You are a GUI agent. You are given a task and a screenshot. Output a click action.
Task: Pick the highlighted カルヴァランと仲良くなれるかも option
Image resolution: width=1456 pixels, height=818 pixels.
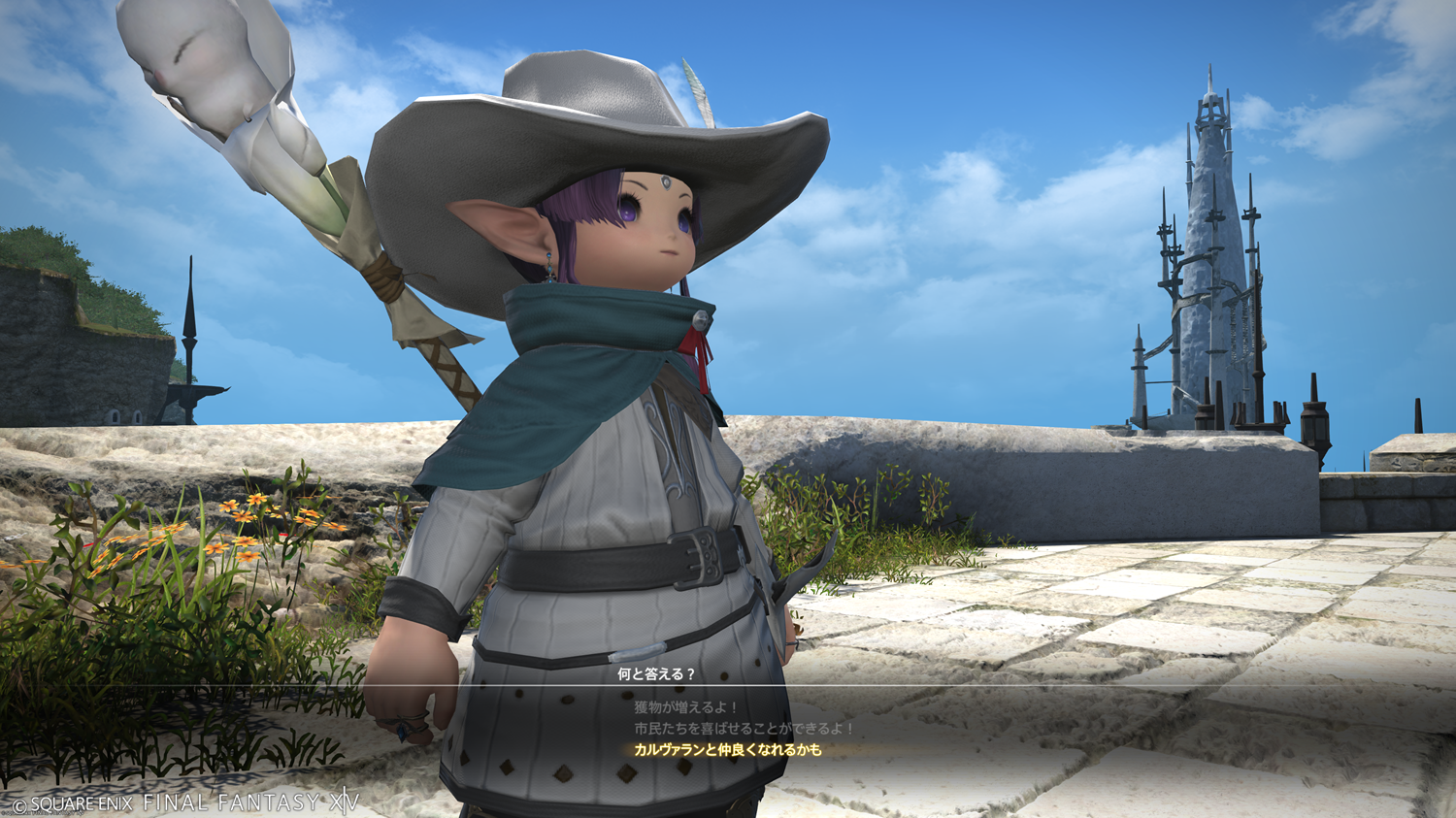727,750
